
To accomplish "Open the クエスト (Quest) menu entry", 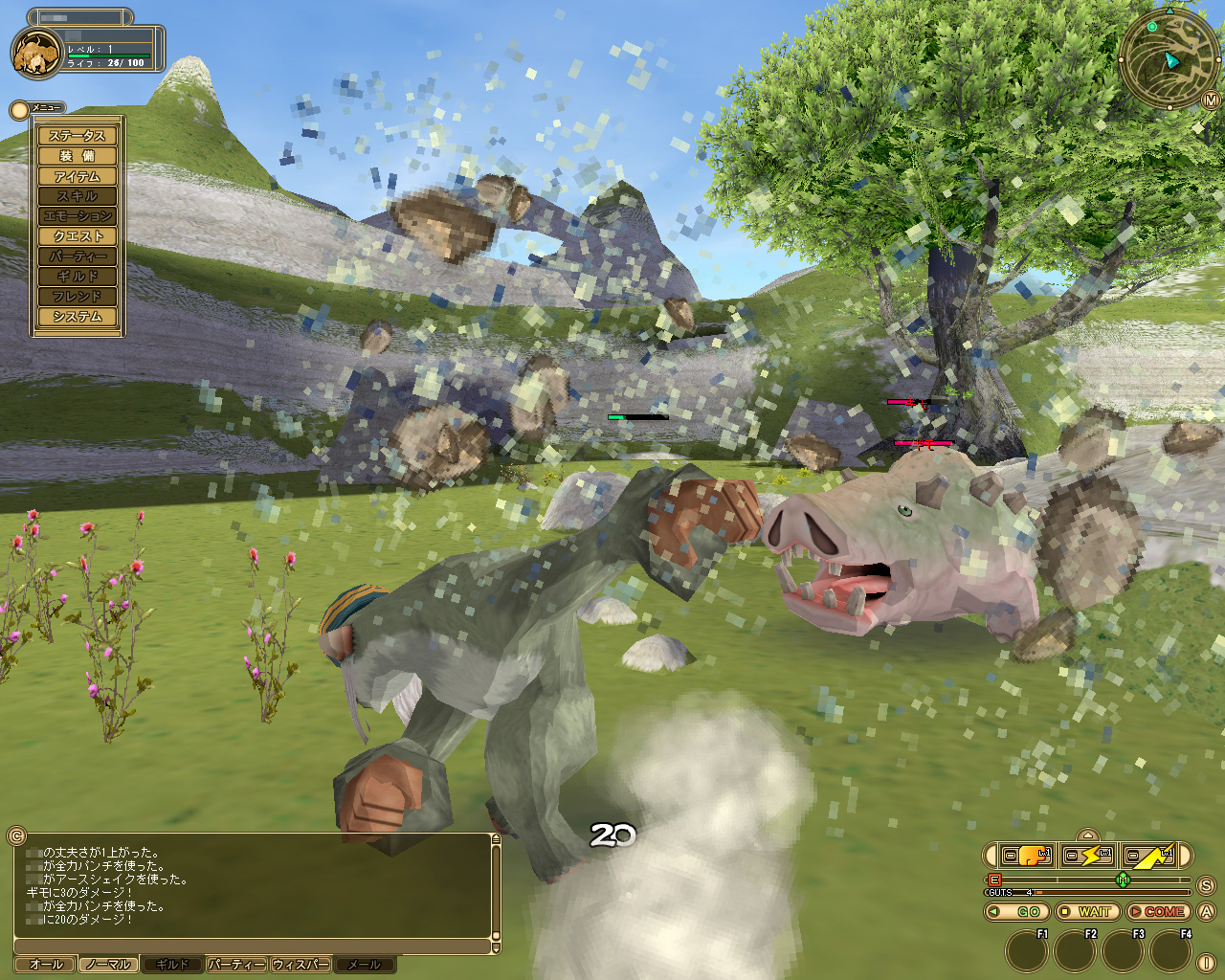I will coord(78,236).
